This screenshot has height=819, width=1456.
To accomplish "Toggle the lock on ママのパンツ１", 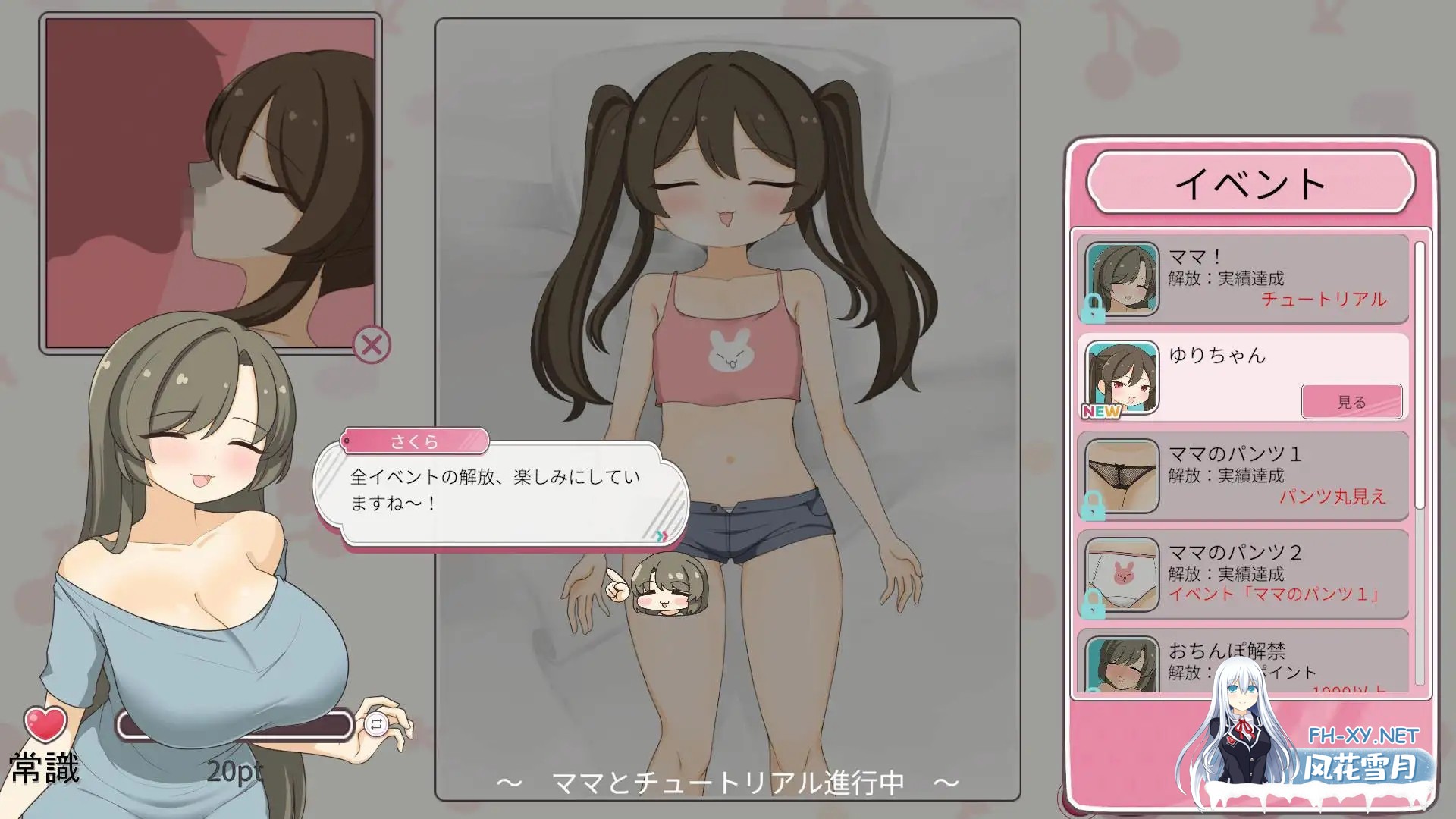I will coord(1094,504).
